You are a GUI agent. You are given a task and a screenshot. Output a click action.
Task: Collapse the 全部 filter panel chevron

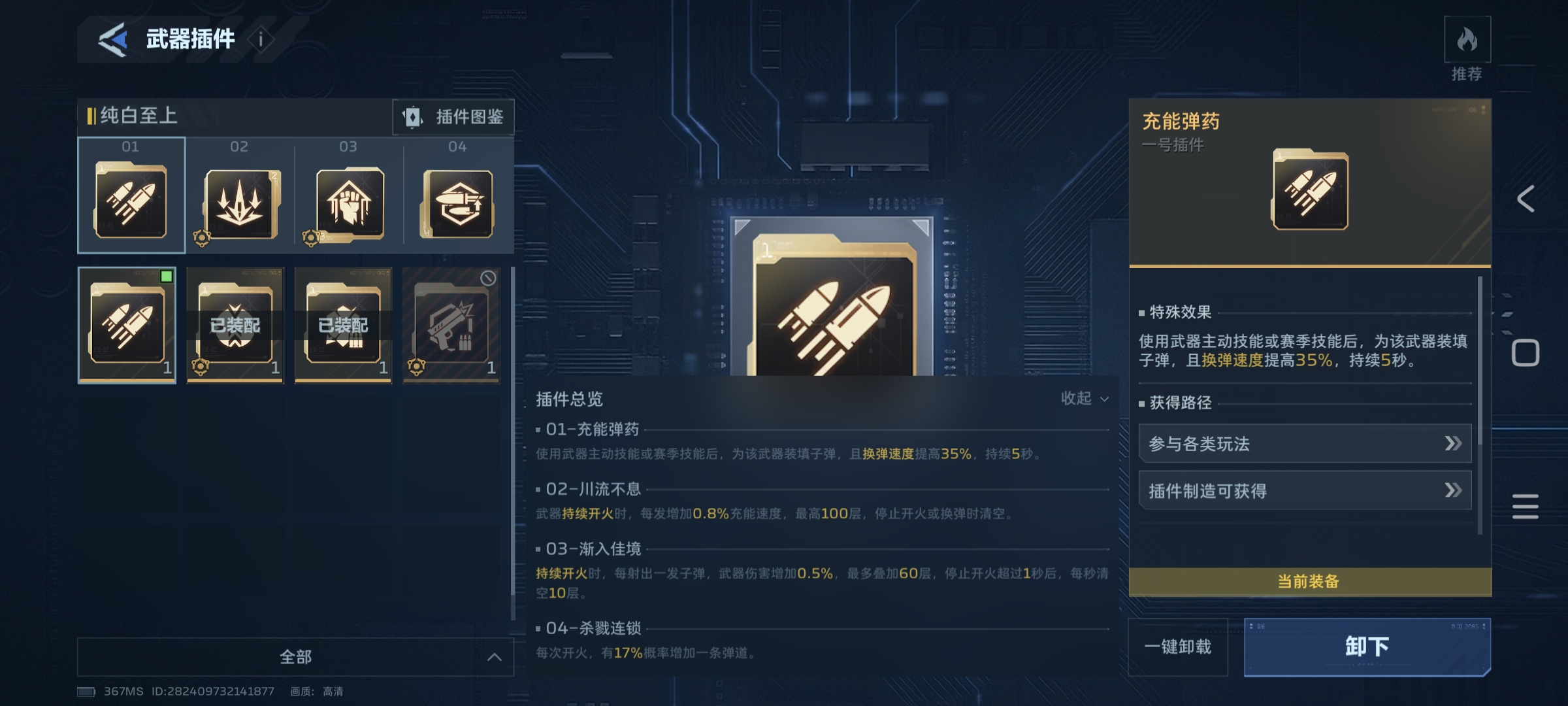(x=493, y=656)
